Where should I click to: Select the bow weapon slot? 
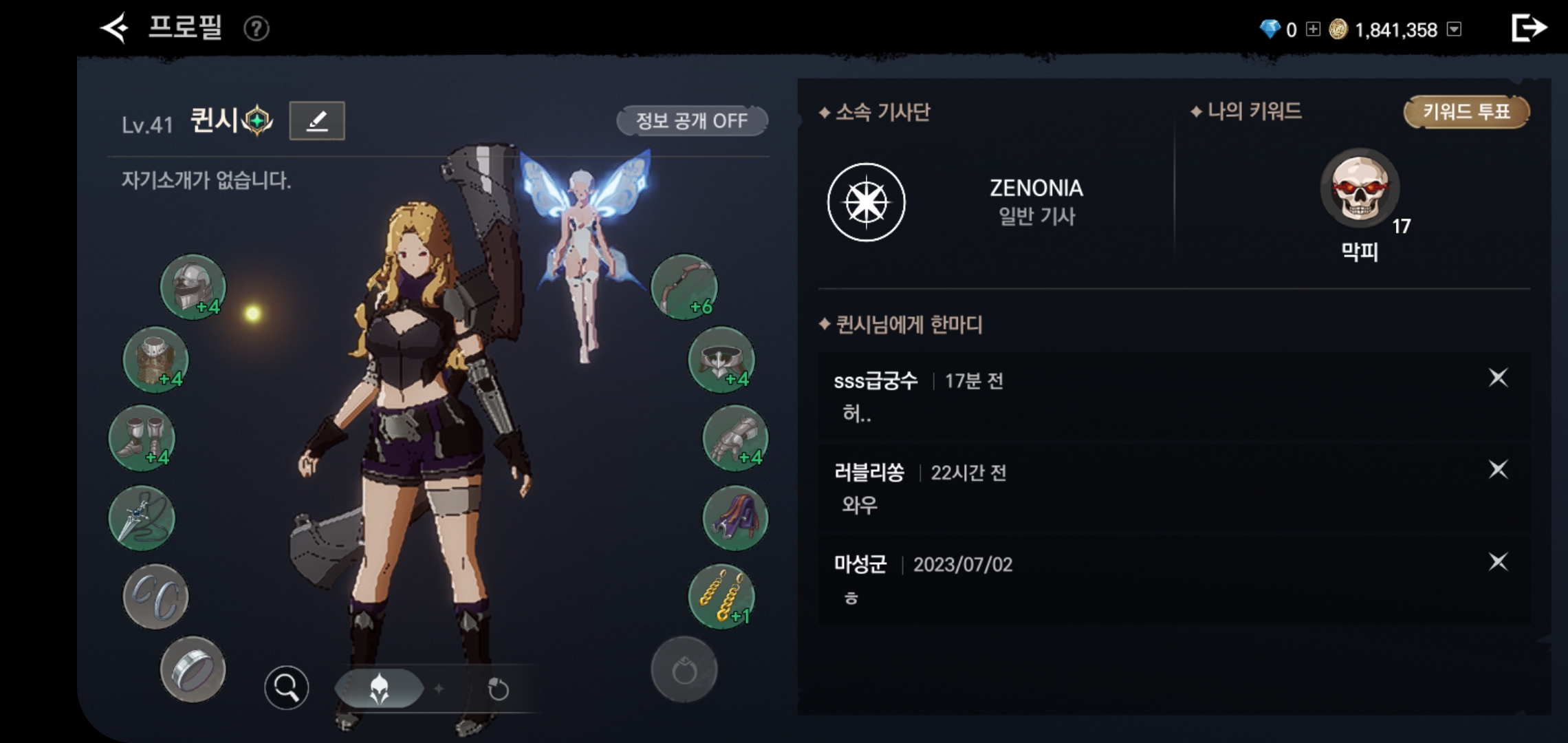pyautogui.click(x=684, y=286)
